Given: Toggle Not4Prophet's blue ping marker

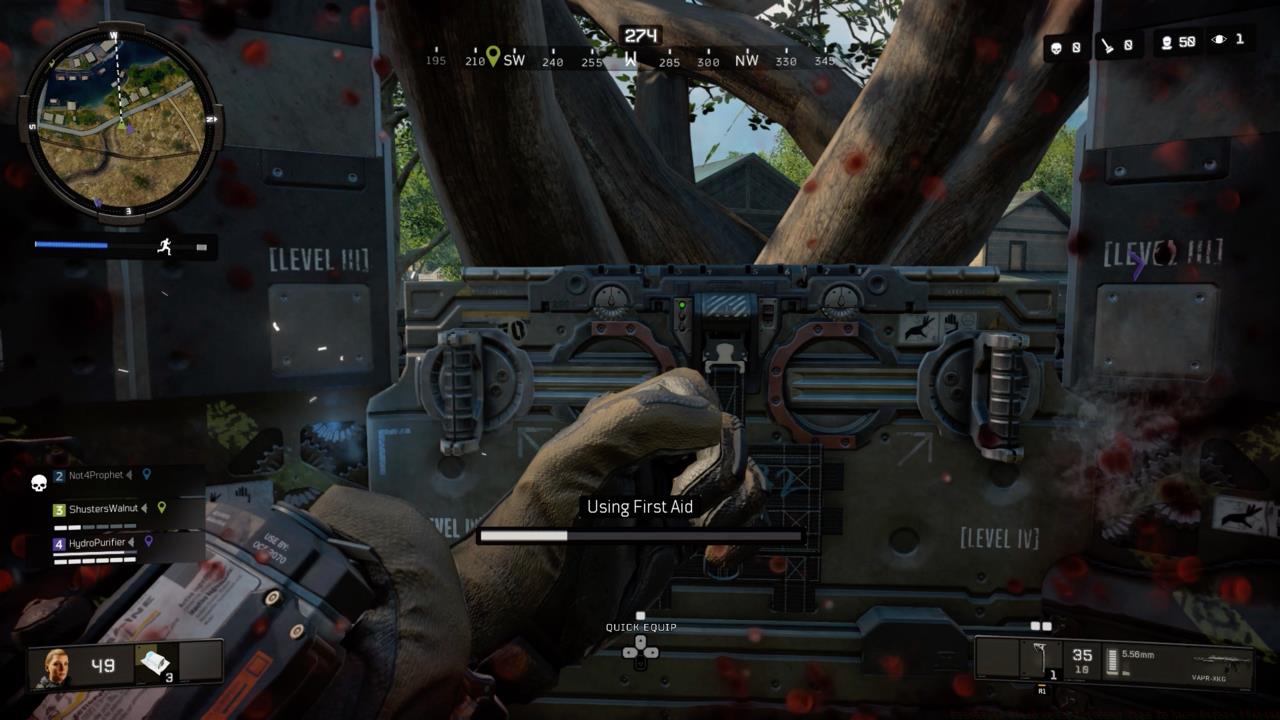Looking at the screenshot, I should click(147, 474).
